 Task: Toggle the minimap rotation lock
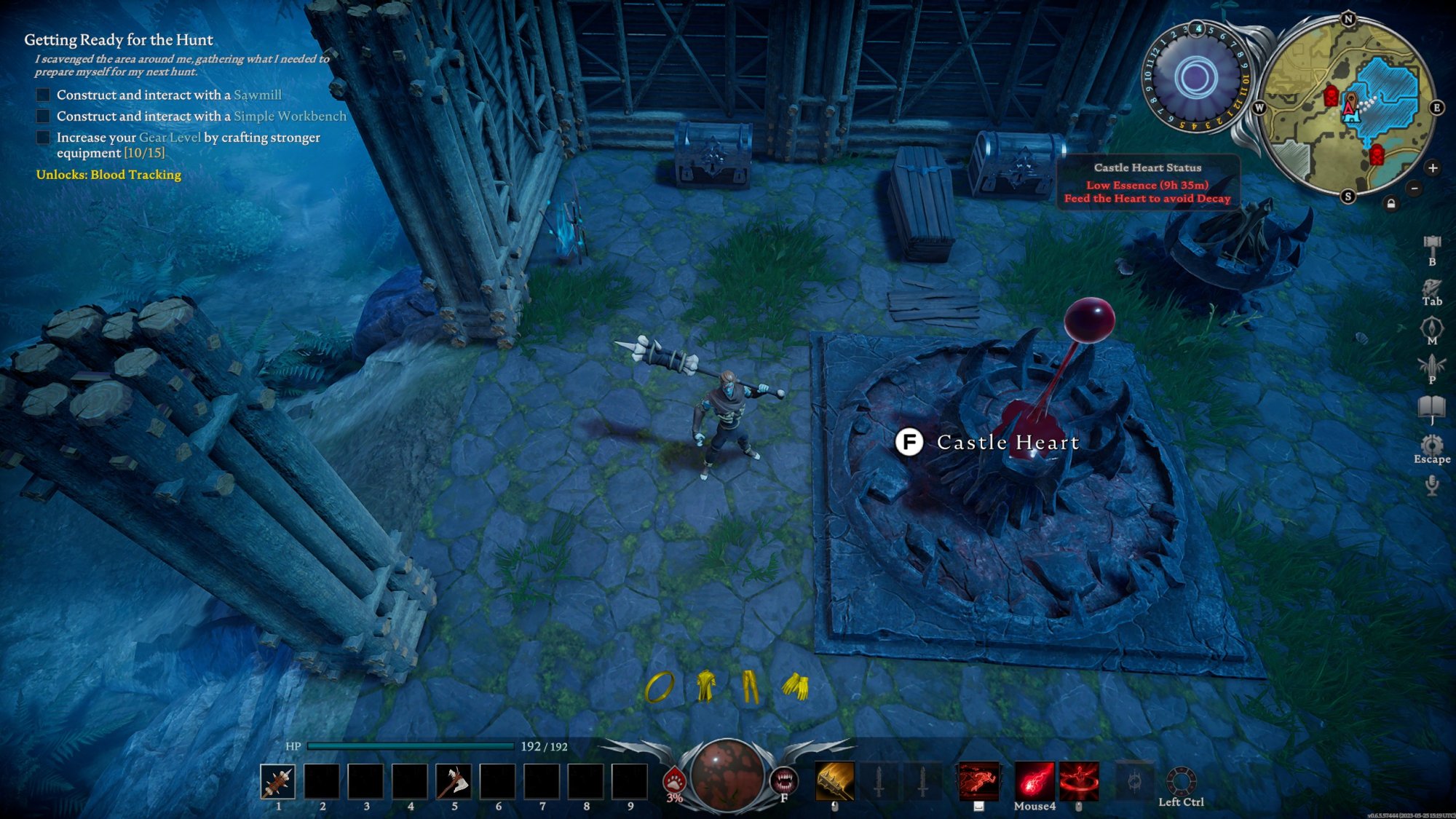pos(1391,204)
